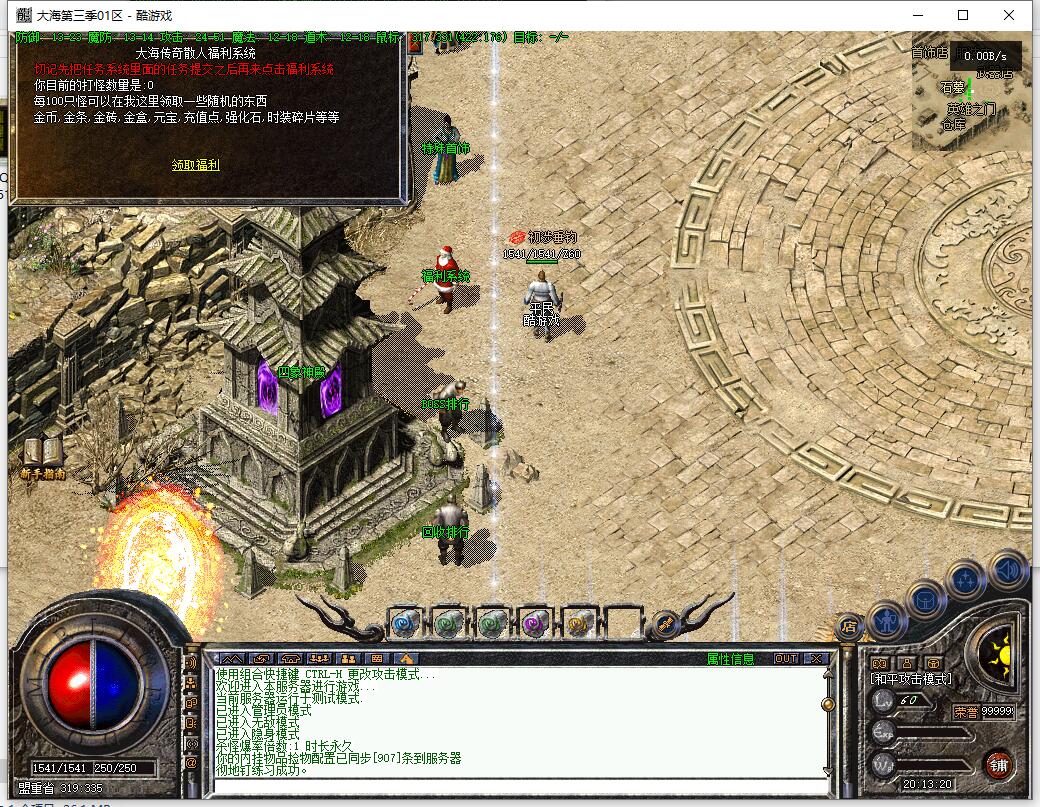Image resolution: width=1040 pixels, height=807 pixels.
Task: Click the OUT button above chat
Action: point(786,659)
